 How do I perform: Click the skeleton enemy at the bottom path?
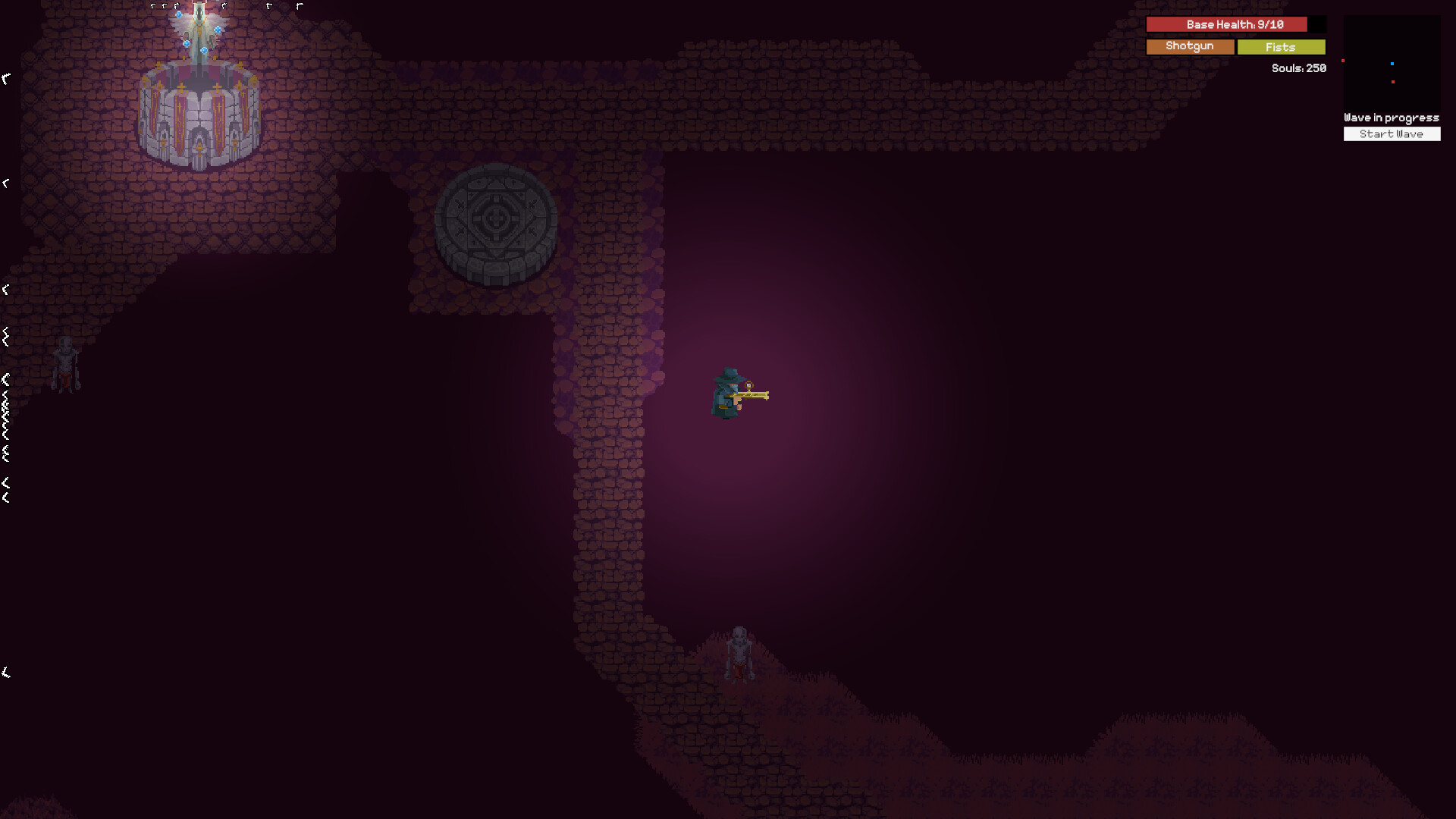click(741, 652)
